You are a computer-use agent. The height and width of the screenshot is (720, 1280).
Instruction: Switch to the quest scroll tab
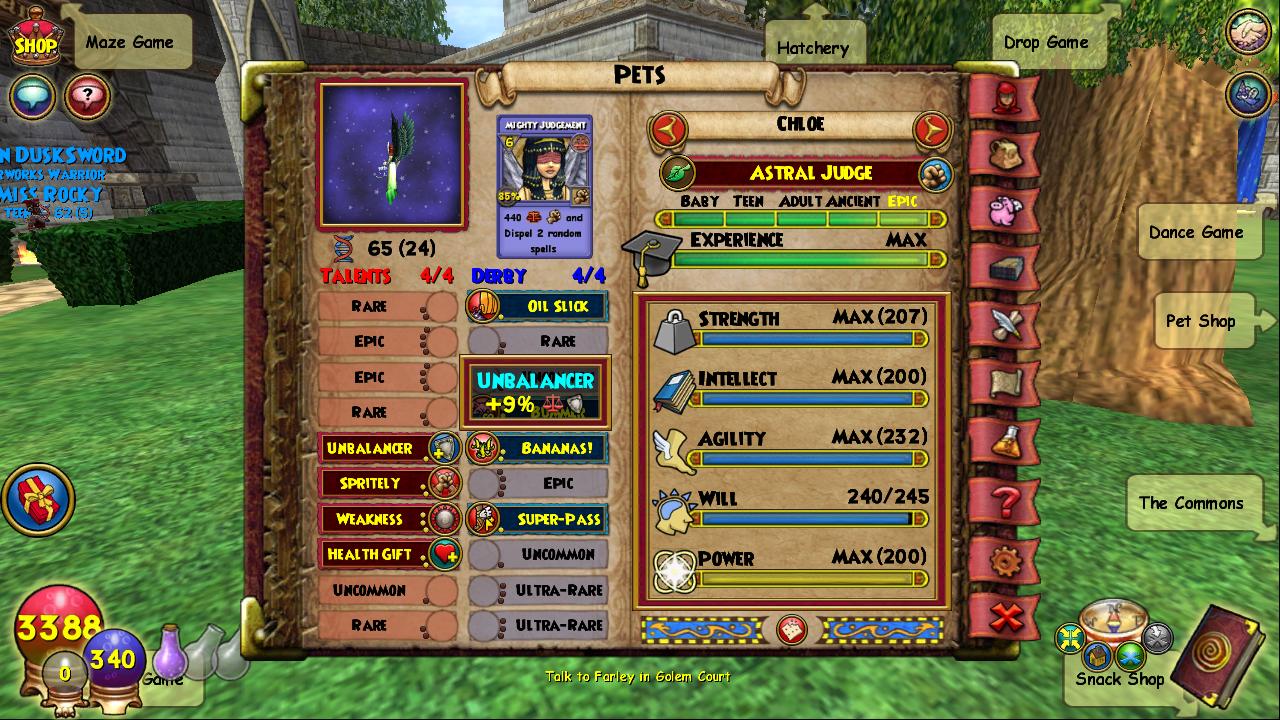[1004, 382]
